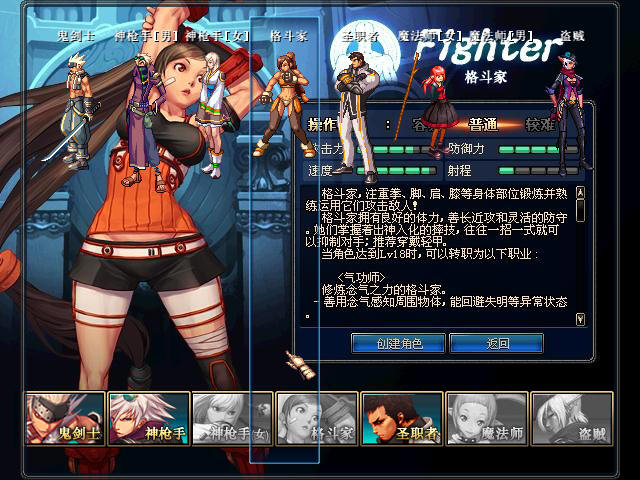Click the description box's scroll-up arrow

point(581,192)
